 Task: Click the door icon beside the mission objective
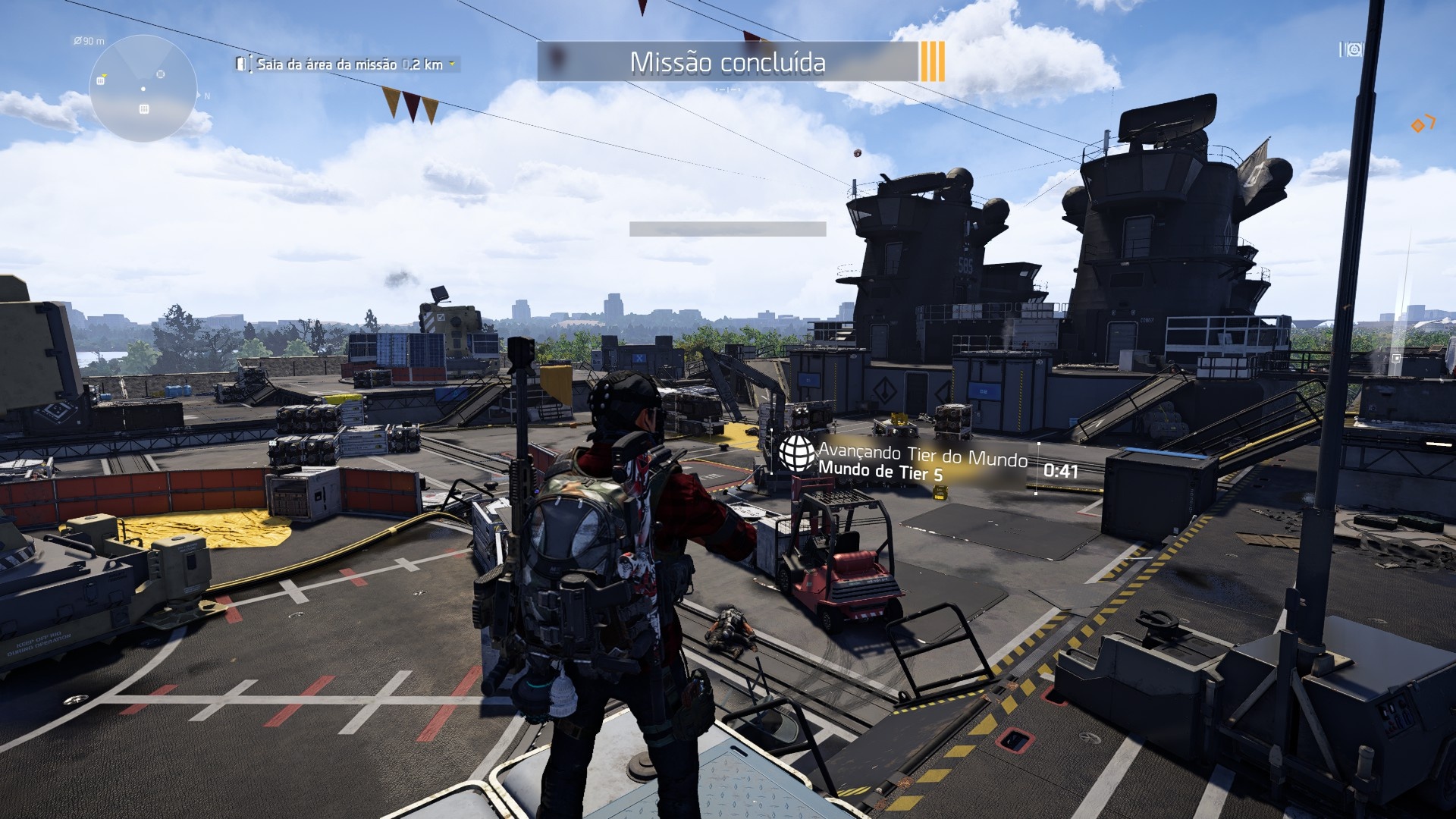pos(241,64)
